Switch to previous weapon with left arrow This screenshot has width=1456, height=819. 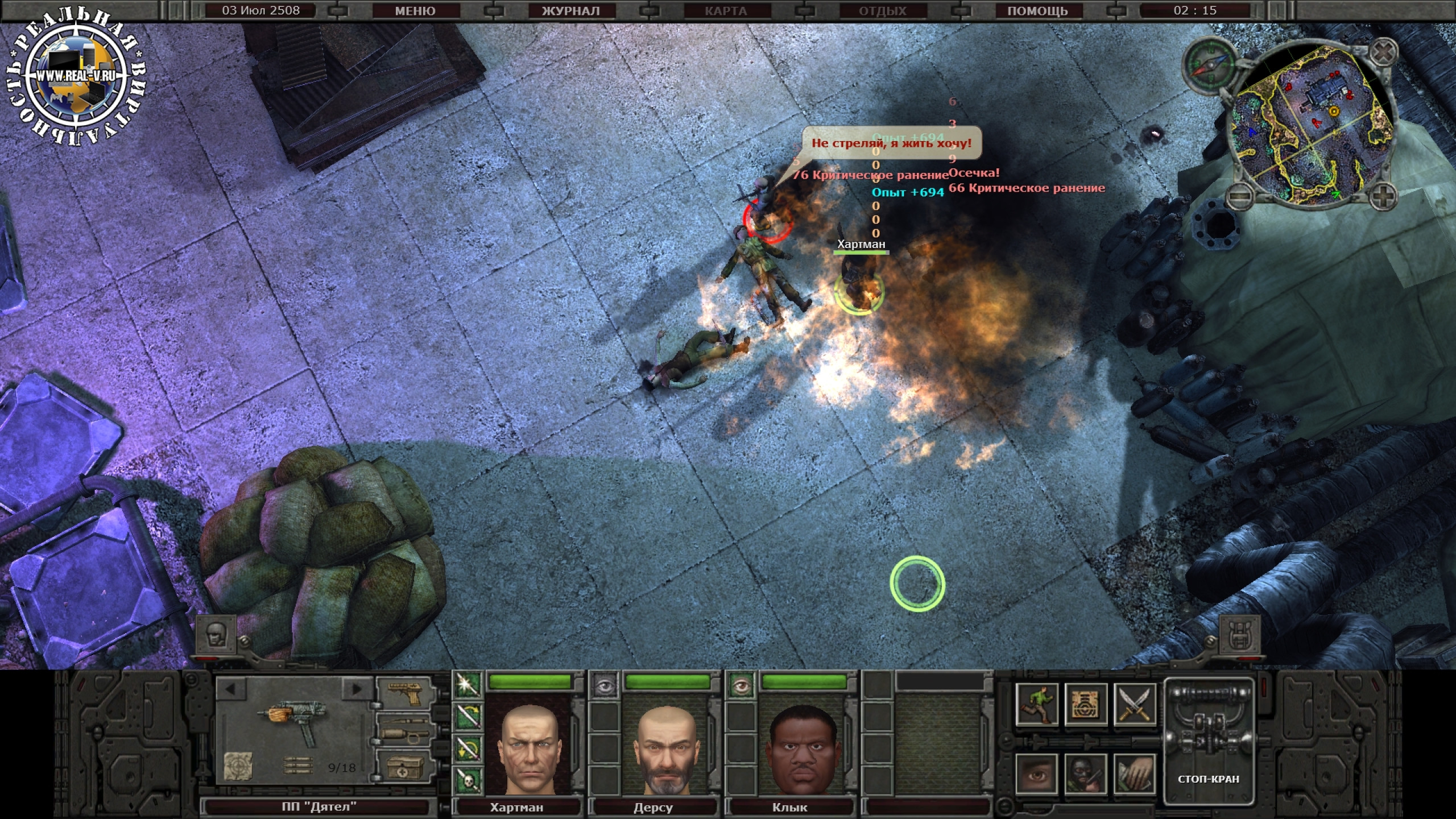pyautogui.click(x=230, y=689)
